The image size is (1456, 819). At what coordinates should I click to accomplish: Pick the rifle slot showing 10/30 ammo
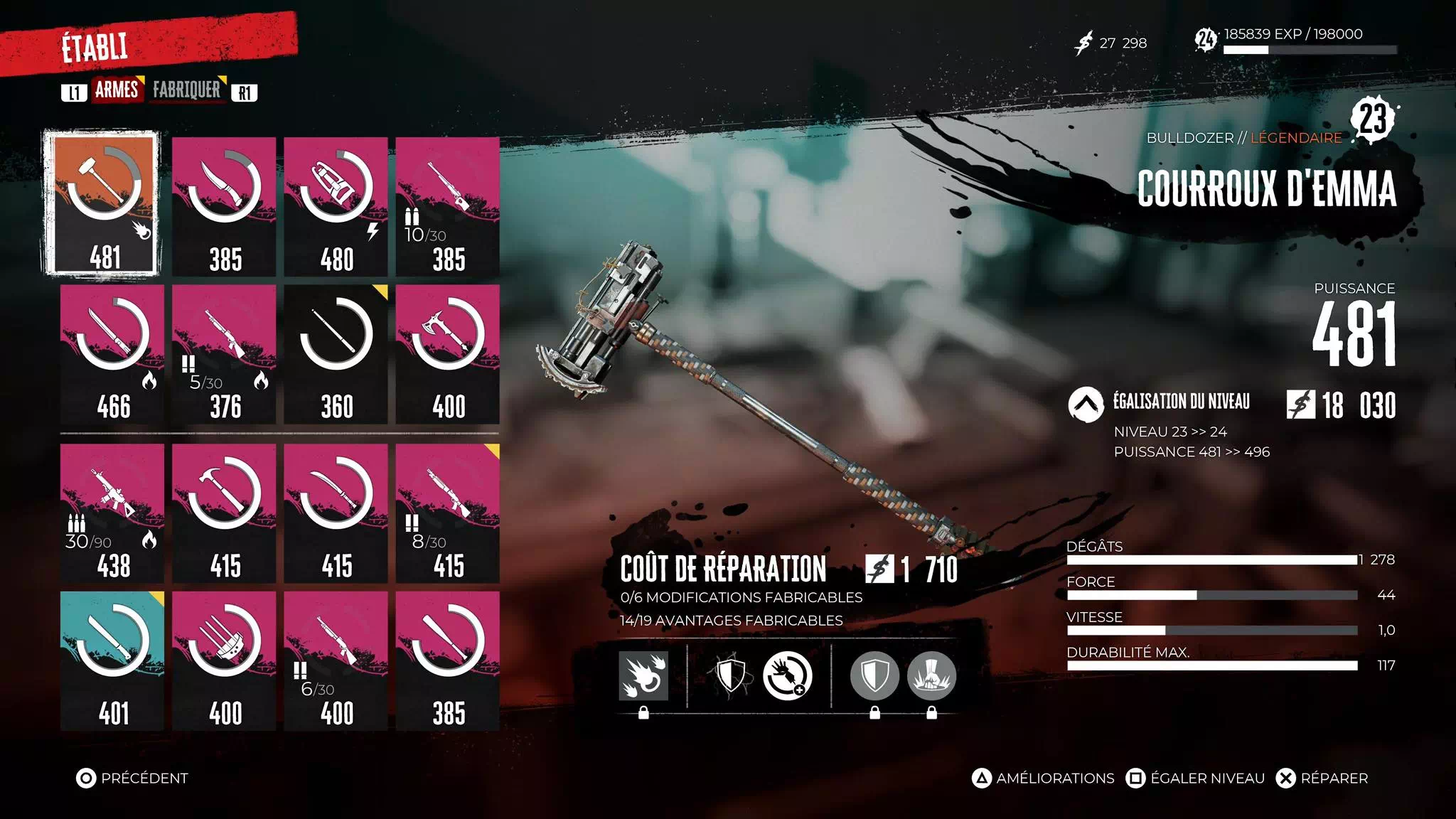pos(447,206)
